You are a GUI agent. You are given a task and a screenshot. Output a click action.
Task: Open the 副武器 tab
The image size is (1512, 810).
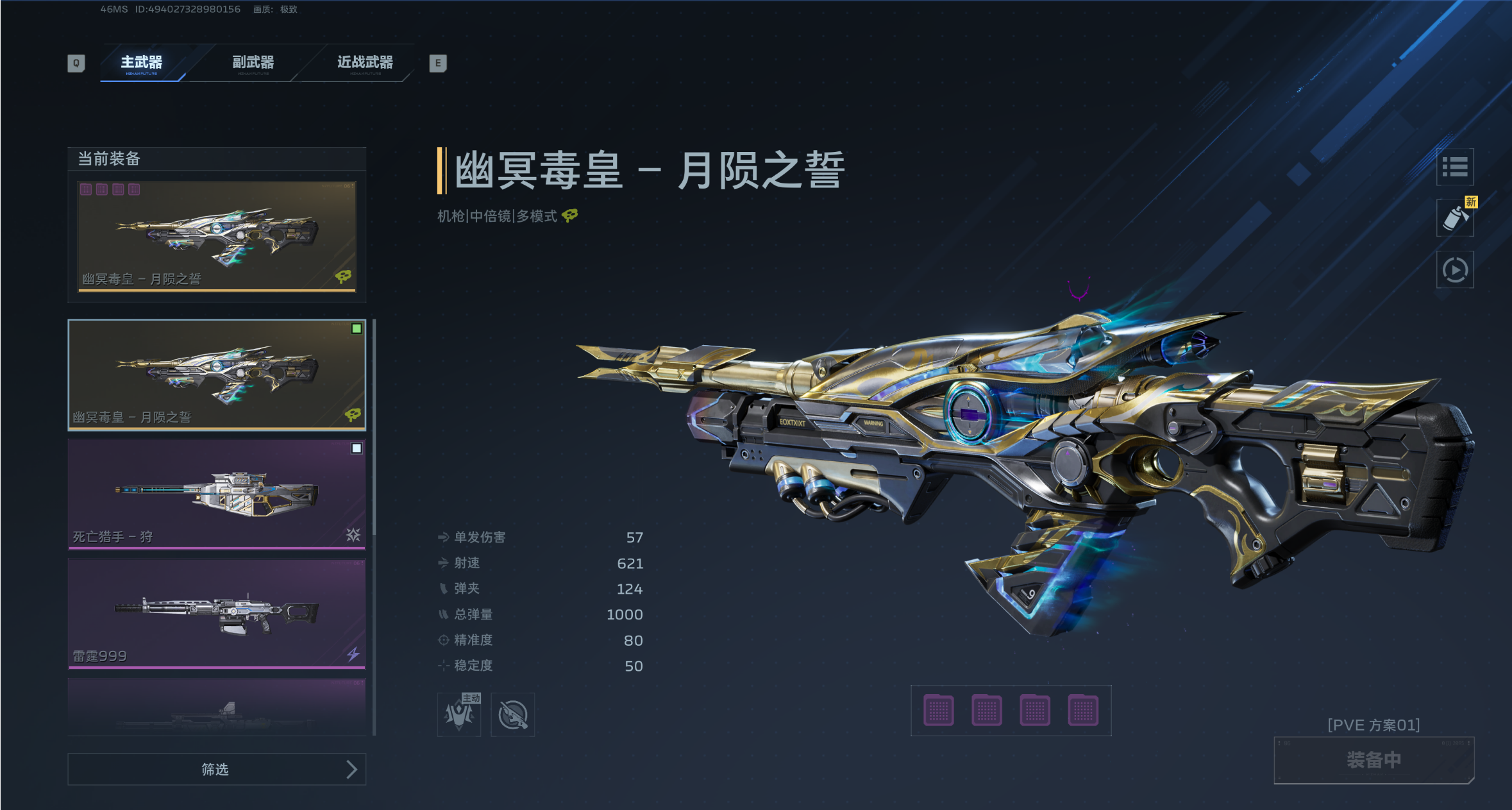pyautogui.click(x=253, y=63)
